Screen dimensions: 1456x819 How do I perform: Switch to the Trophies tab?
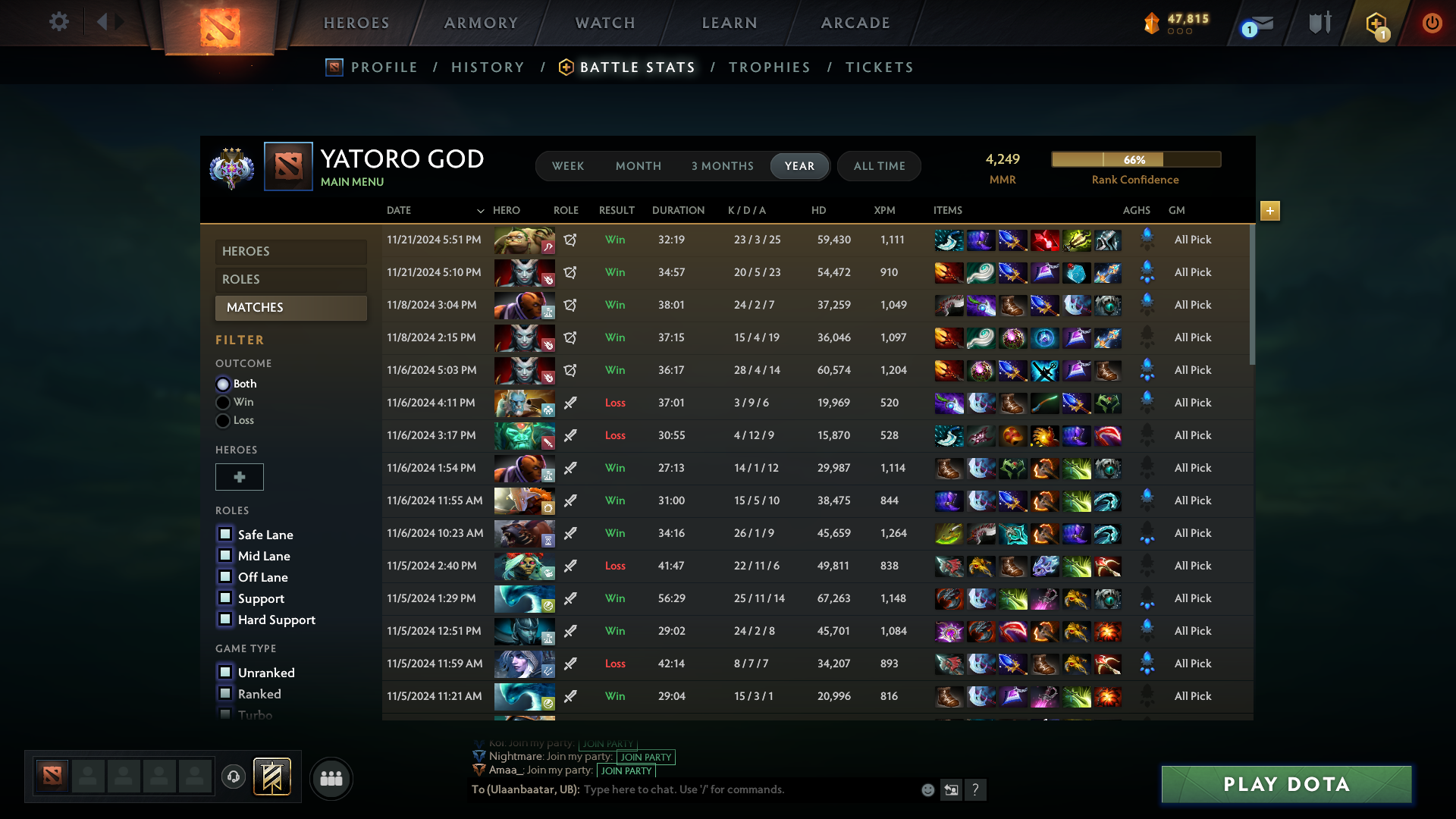[x=770, y=67]
